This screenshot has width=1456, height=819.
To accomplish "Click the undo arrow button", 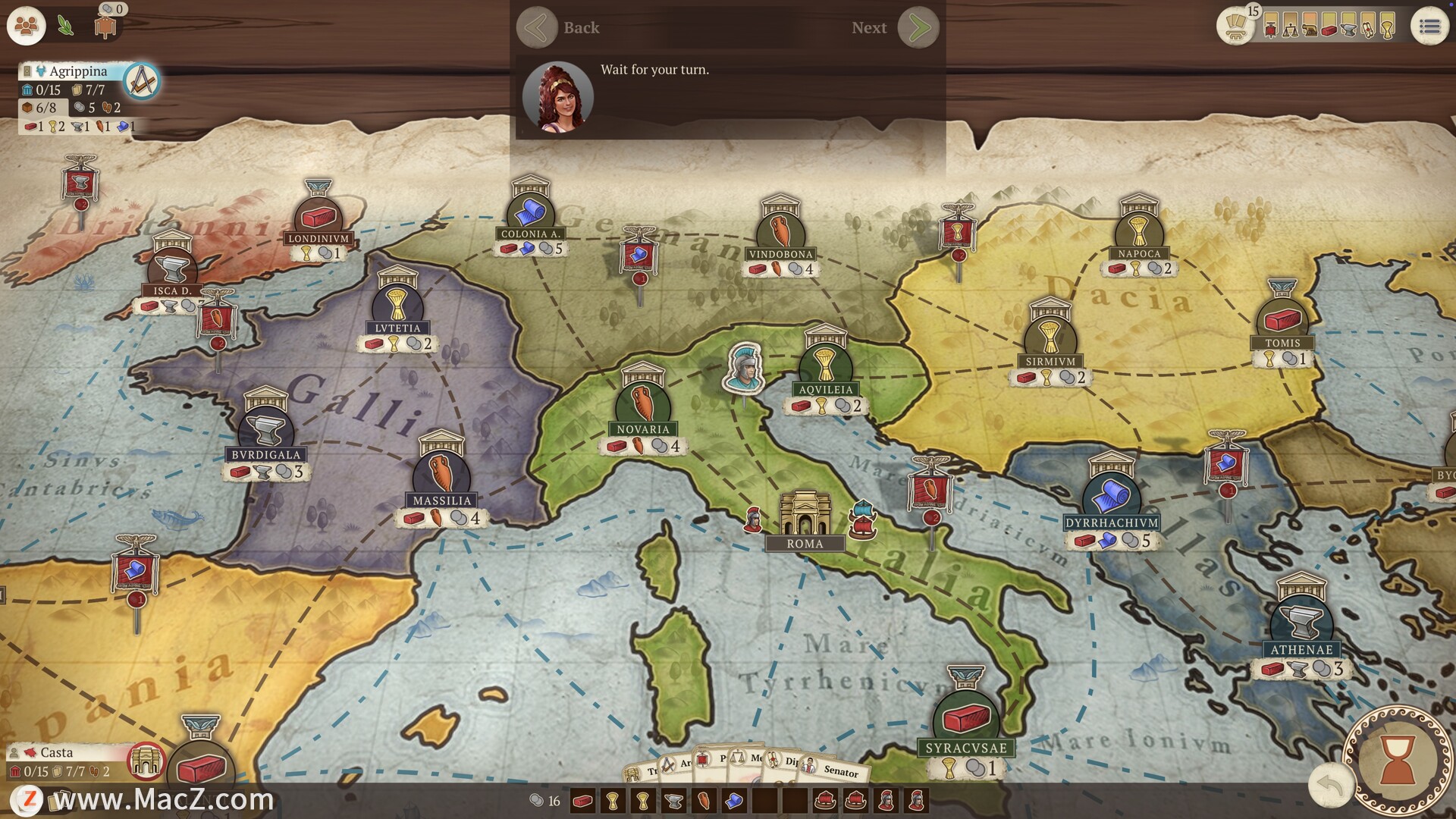I will 1330,786.
